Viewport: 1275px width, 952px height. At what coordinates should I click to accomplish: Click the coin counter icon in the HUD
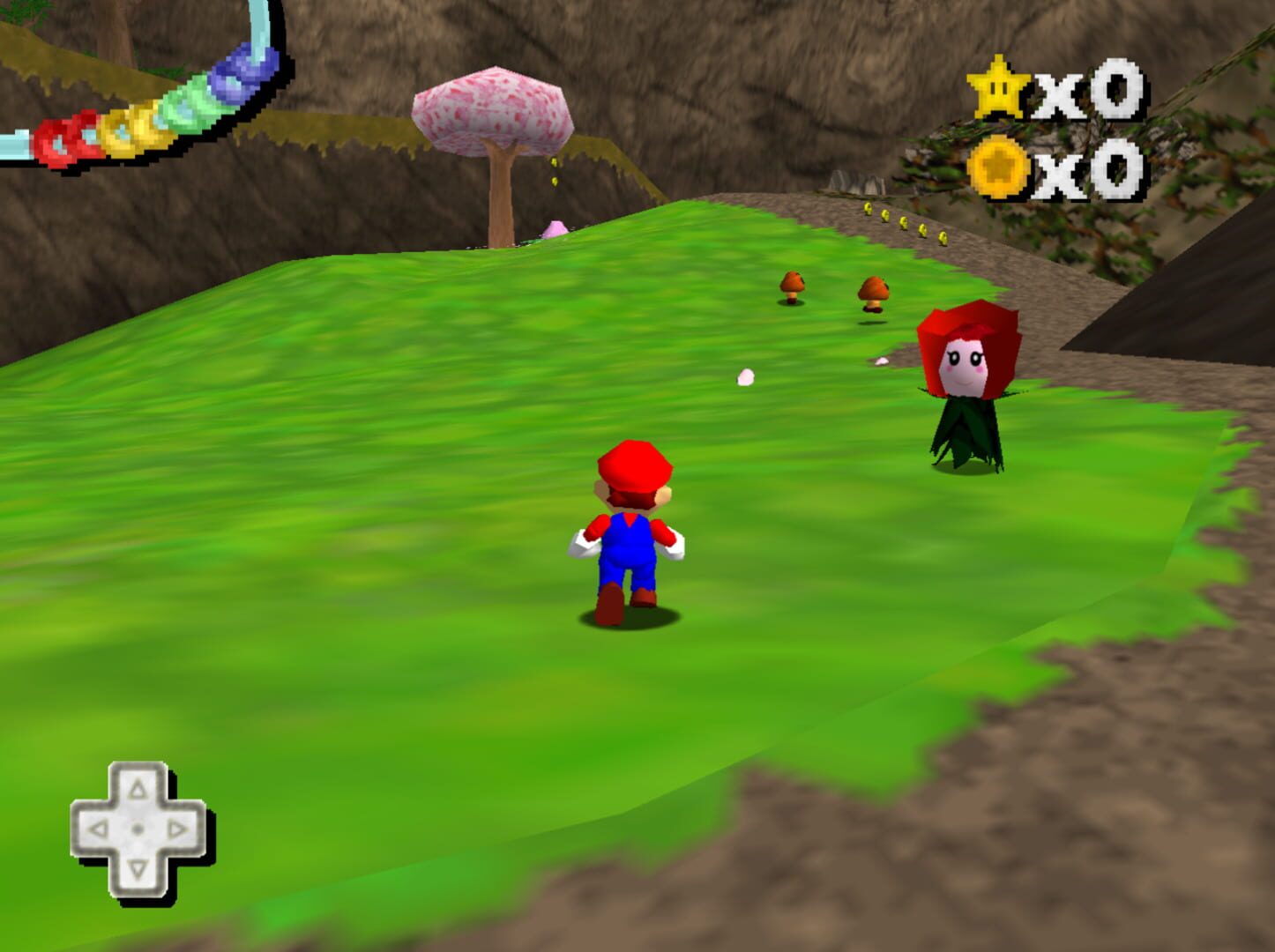[997, 167]
